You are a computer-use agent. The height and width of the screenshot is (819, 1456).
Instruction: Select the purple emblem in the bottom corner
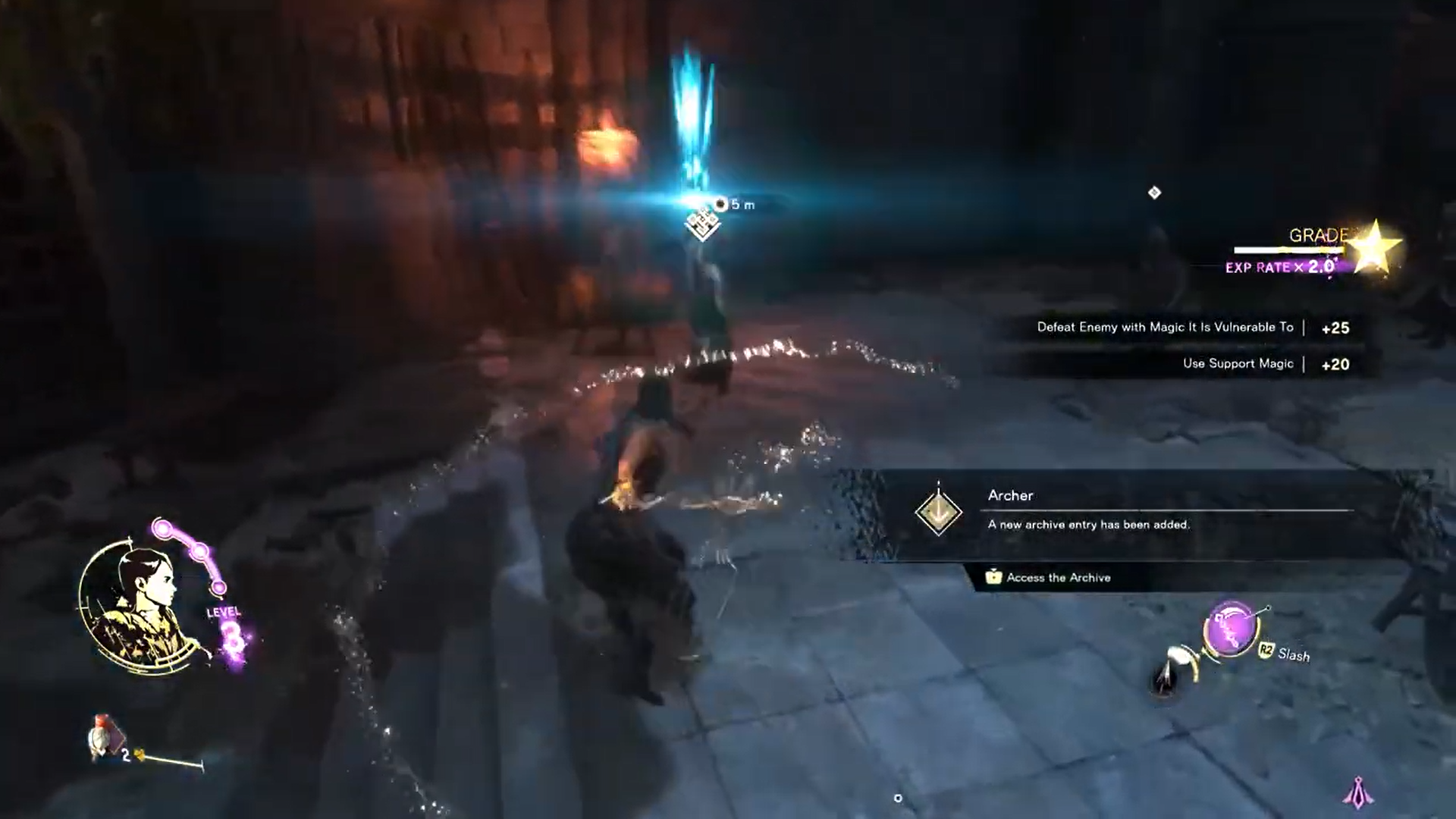[1357, 792]
